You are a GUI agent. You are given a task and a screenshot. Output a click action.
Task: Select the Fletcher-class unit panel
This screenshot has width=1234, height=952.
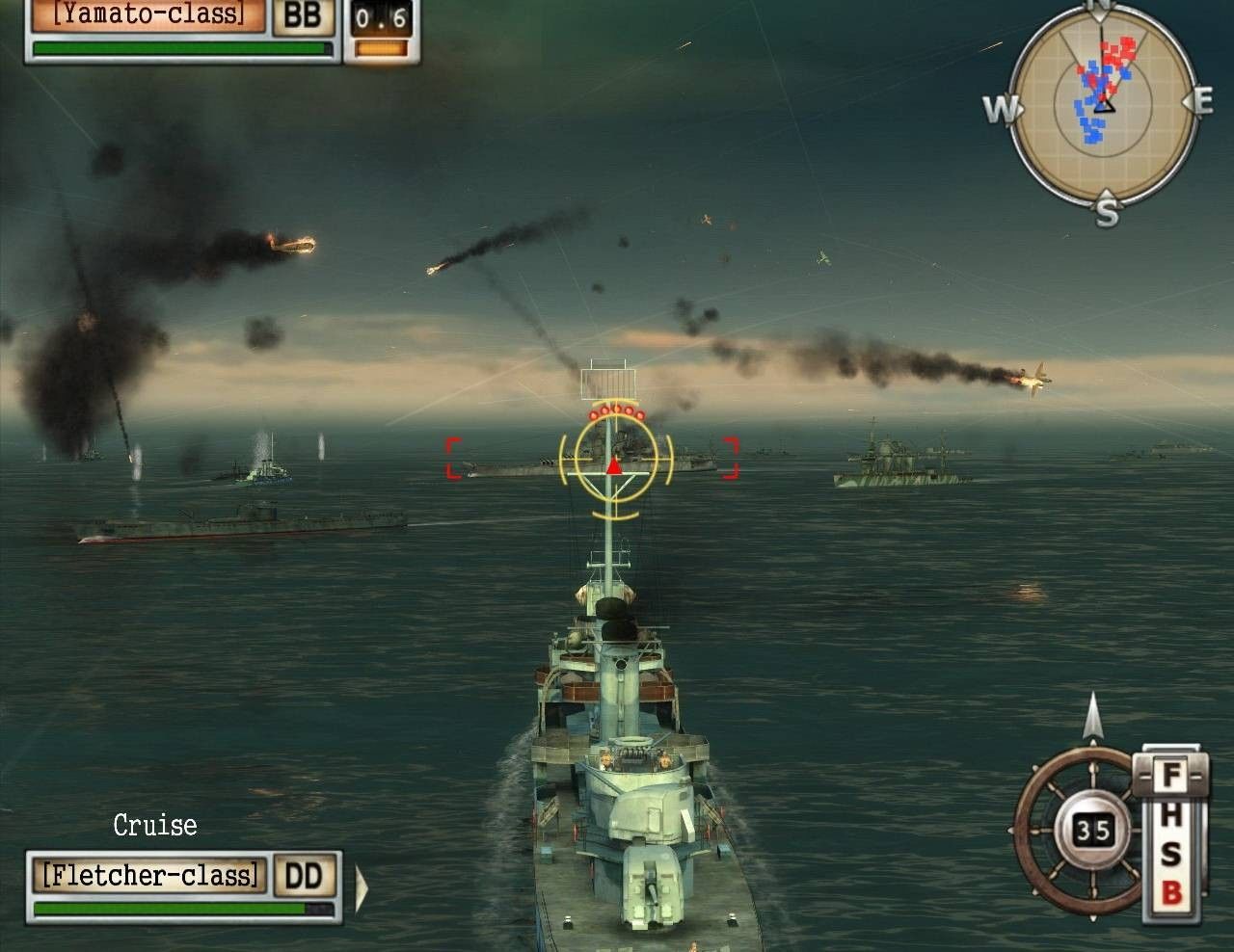[151, 875]
